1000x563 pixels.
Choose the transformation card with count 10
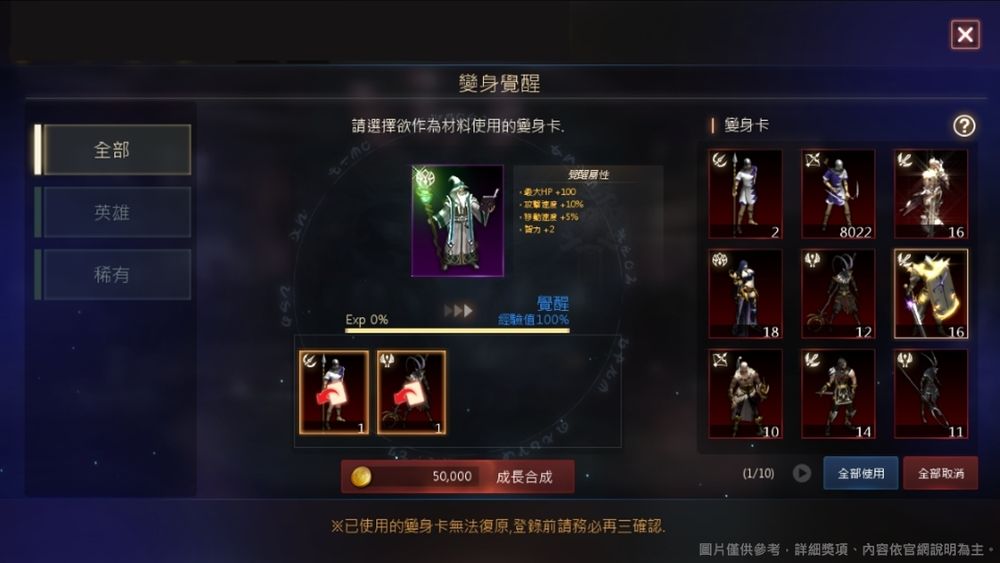point(745,393)
